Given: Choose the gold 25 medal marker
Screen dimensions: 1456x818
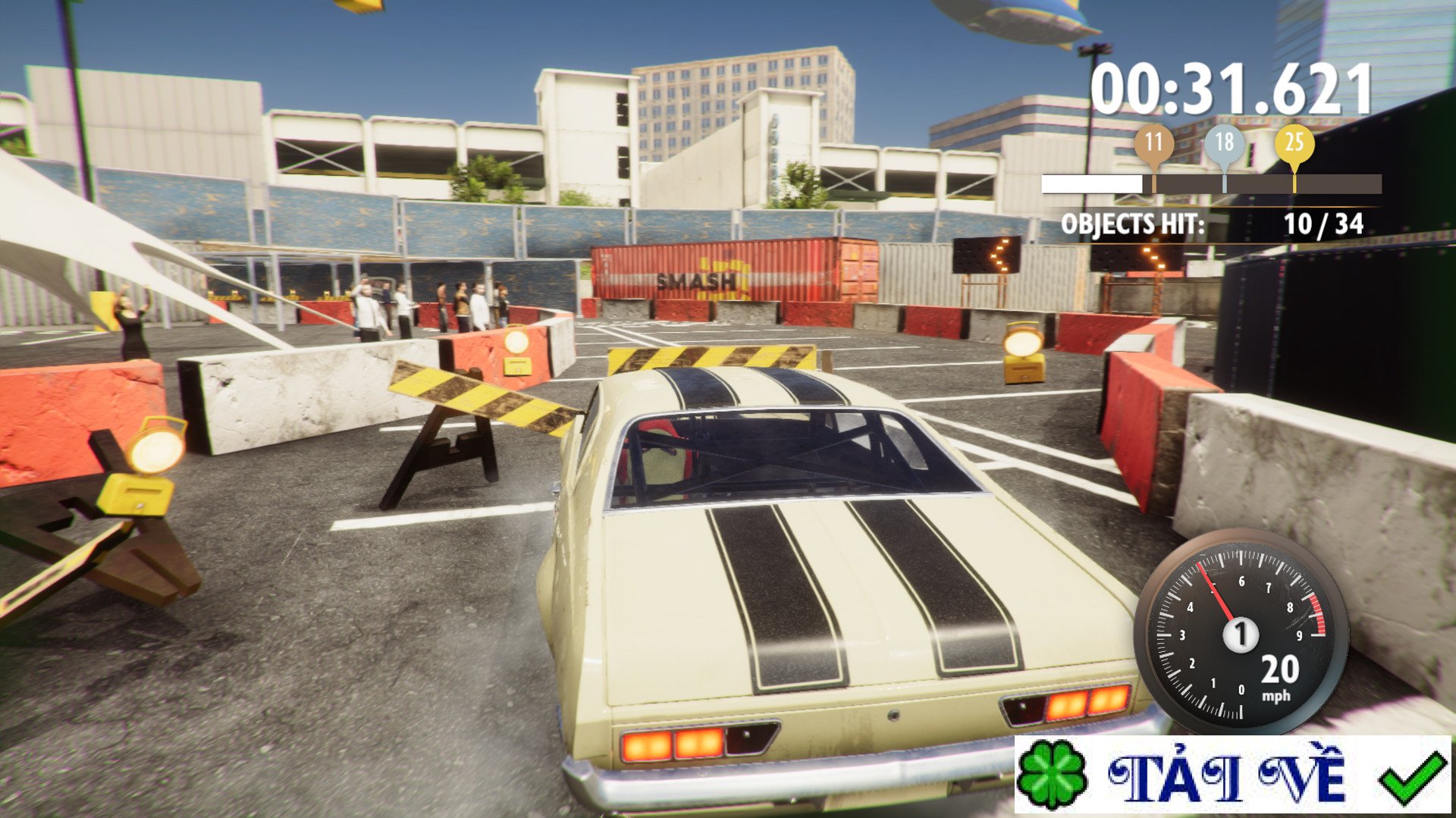Looking at the screenshot, I should click(1294, 143).
